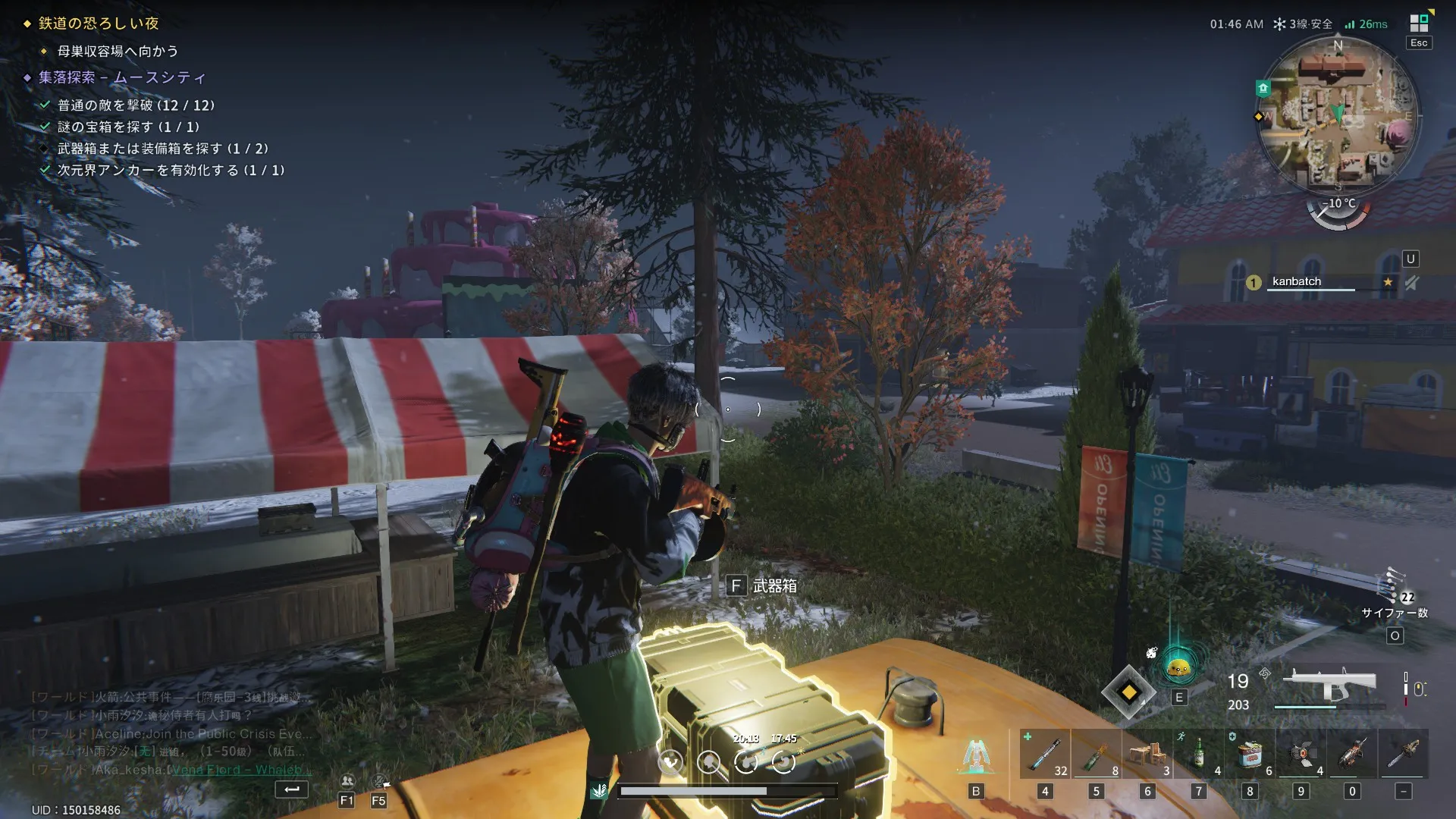
Task: Activate the yellow blob deviation ability
Action: click(1179, 667)
